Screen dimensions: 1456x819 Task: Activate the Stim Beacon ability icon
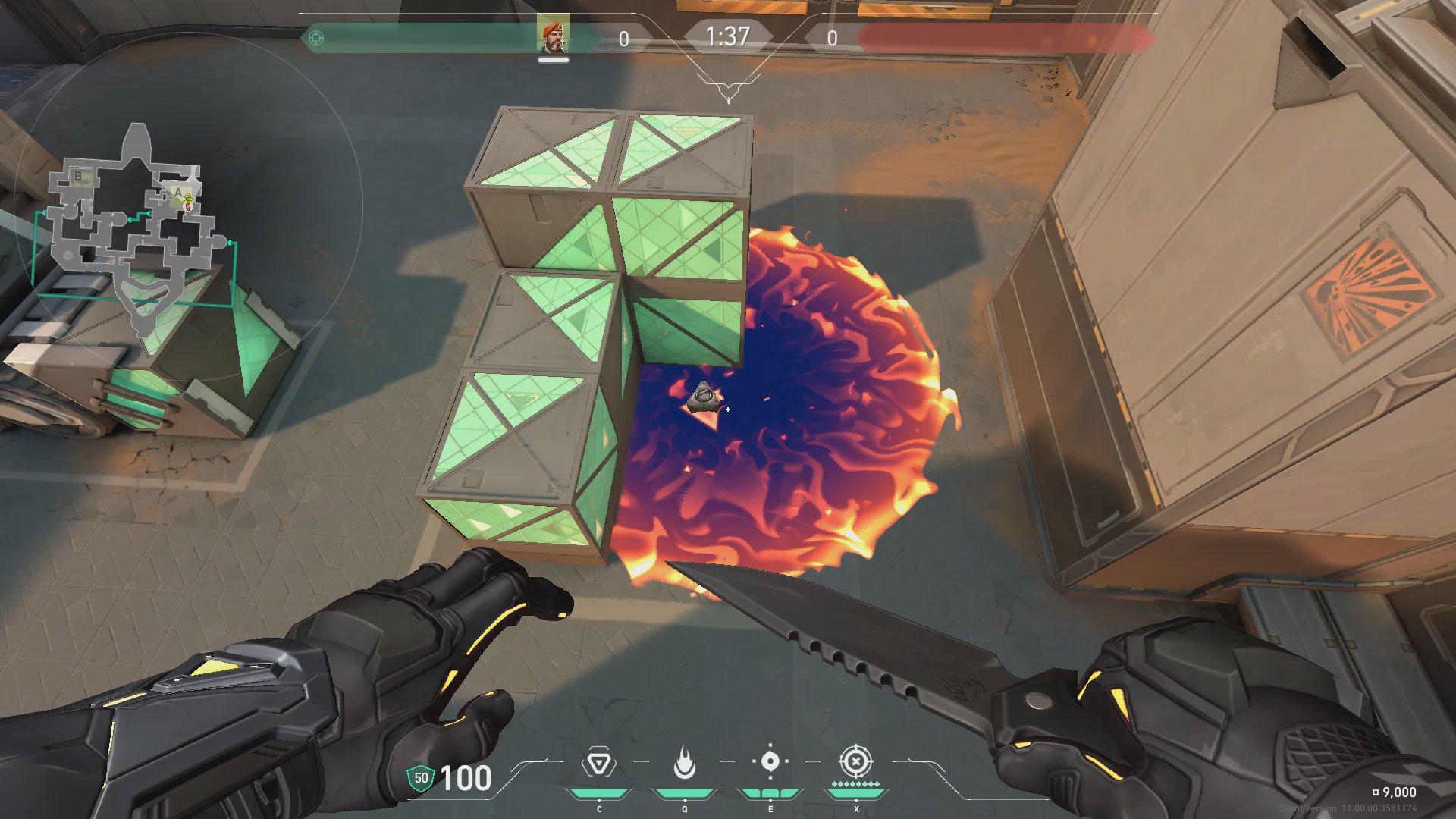[598, 763]
